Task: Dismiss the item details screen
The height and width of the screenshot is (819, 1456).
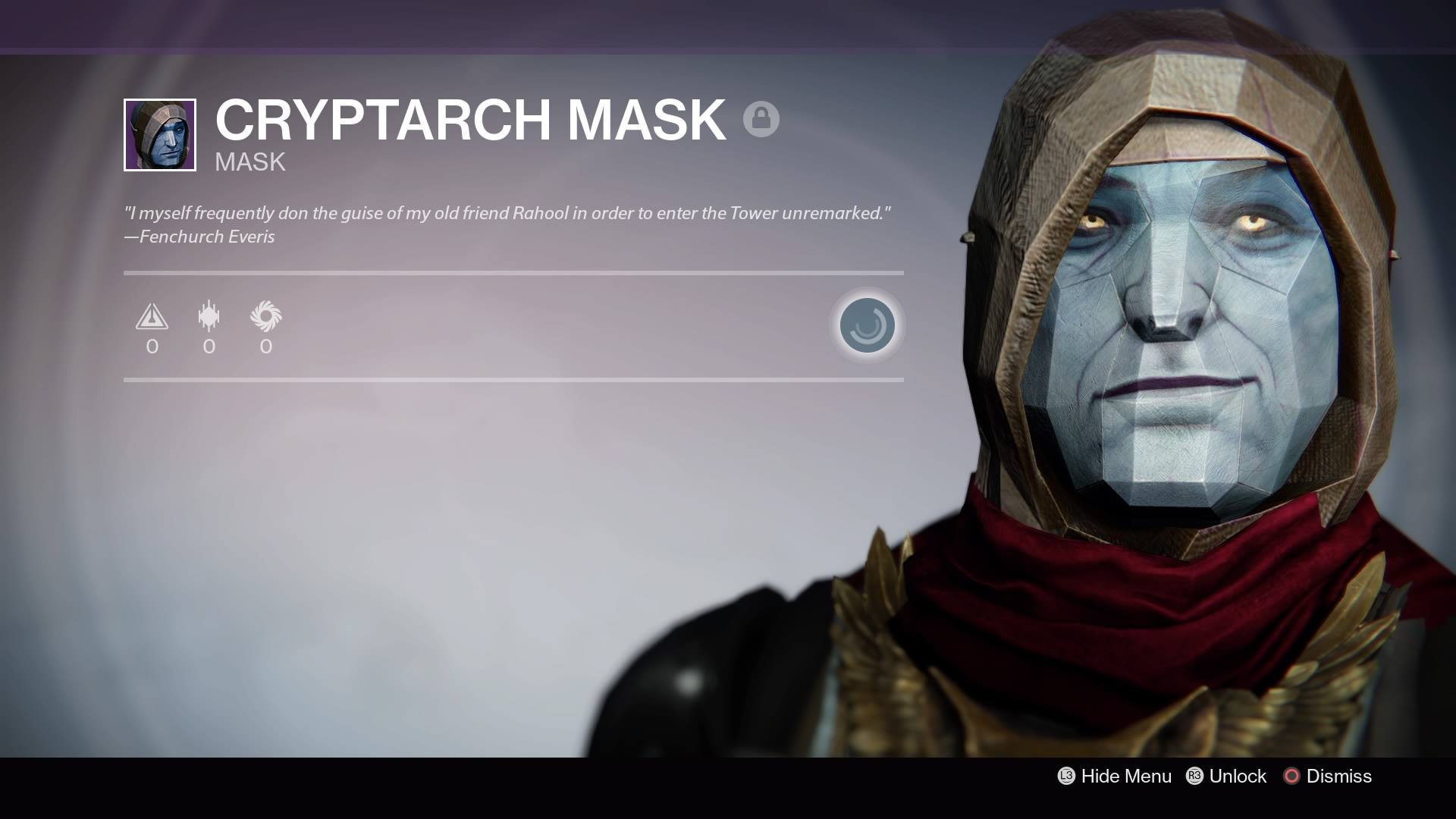Action: coord(1328,776)
